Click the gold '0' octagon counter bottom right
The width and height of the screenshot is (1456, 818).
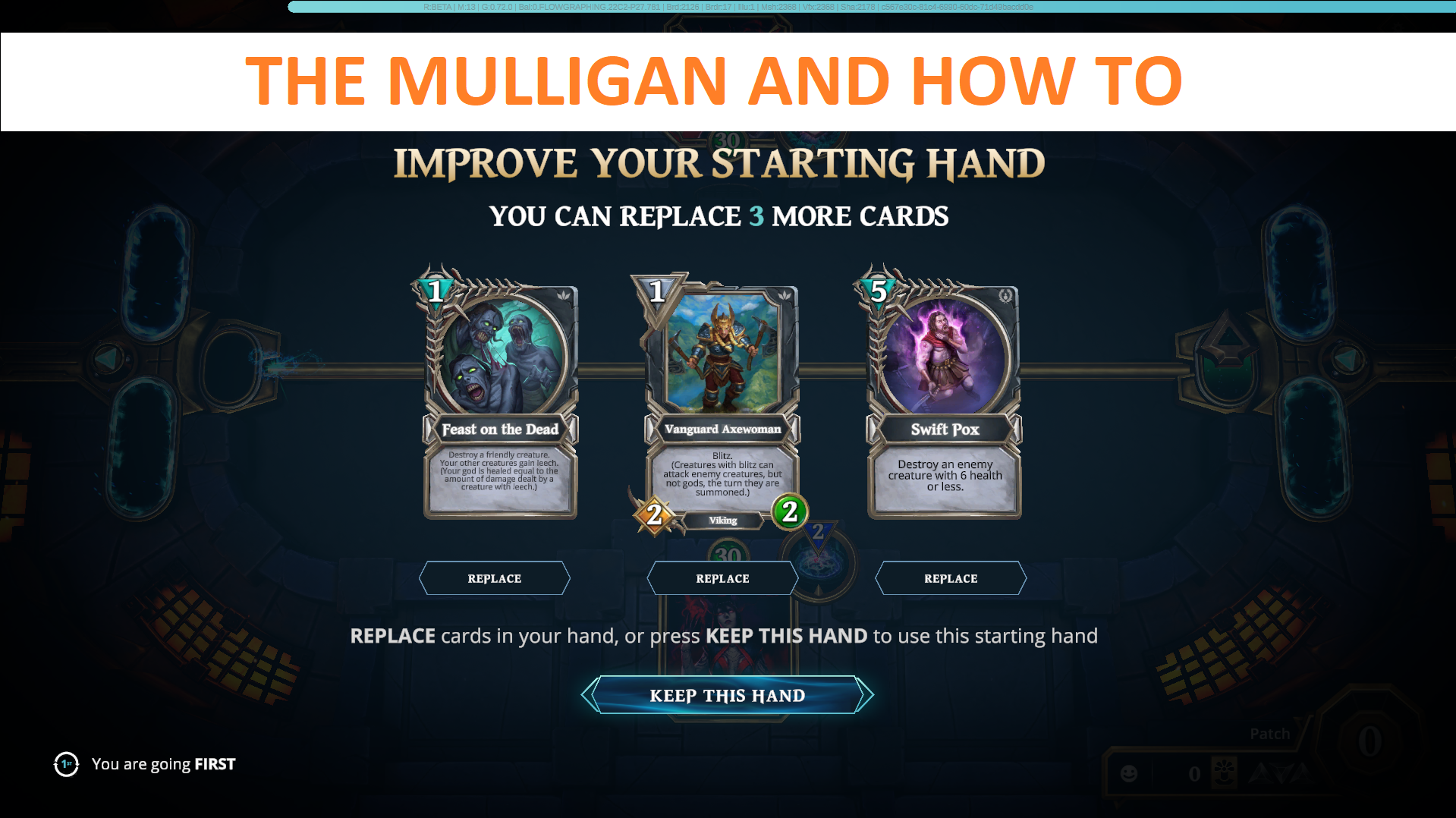click(x=1369, y=740)
